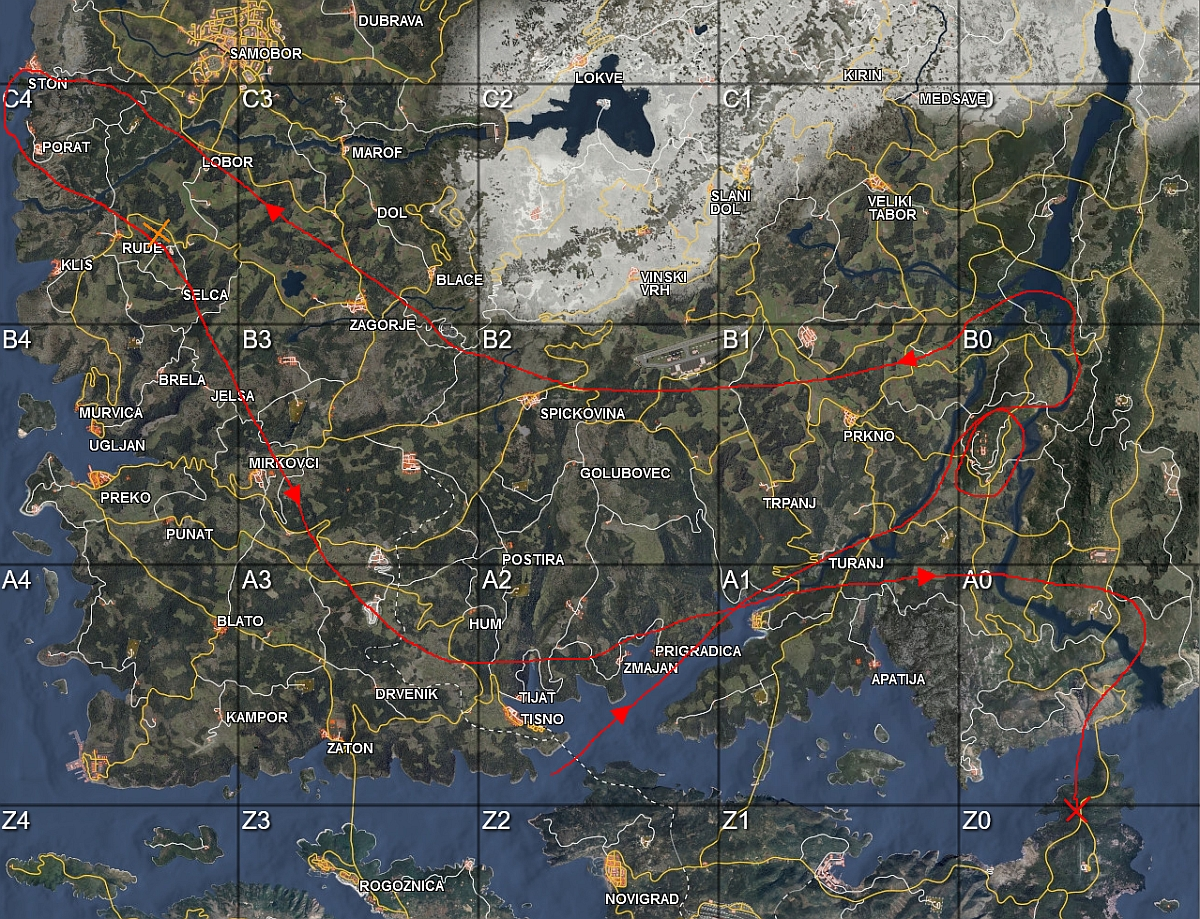Viewport: 1200px width, 919px height.
Task: Click the orange X marker near Rude
Action: tap(158, 235)
